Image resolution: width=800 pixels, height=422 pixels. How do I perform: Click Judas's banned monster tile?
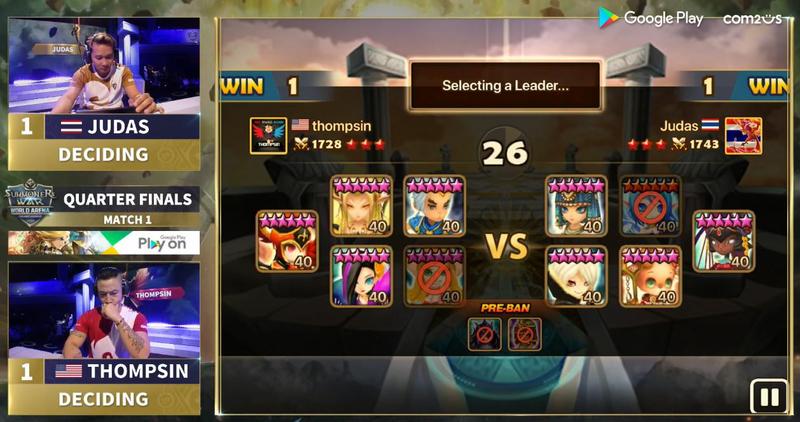tap(650, 206)
